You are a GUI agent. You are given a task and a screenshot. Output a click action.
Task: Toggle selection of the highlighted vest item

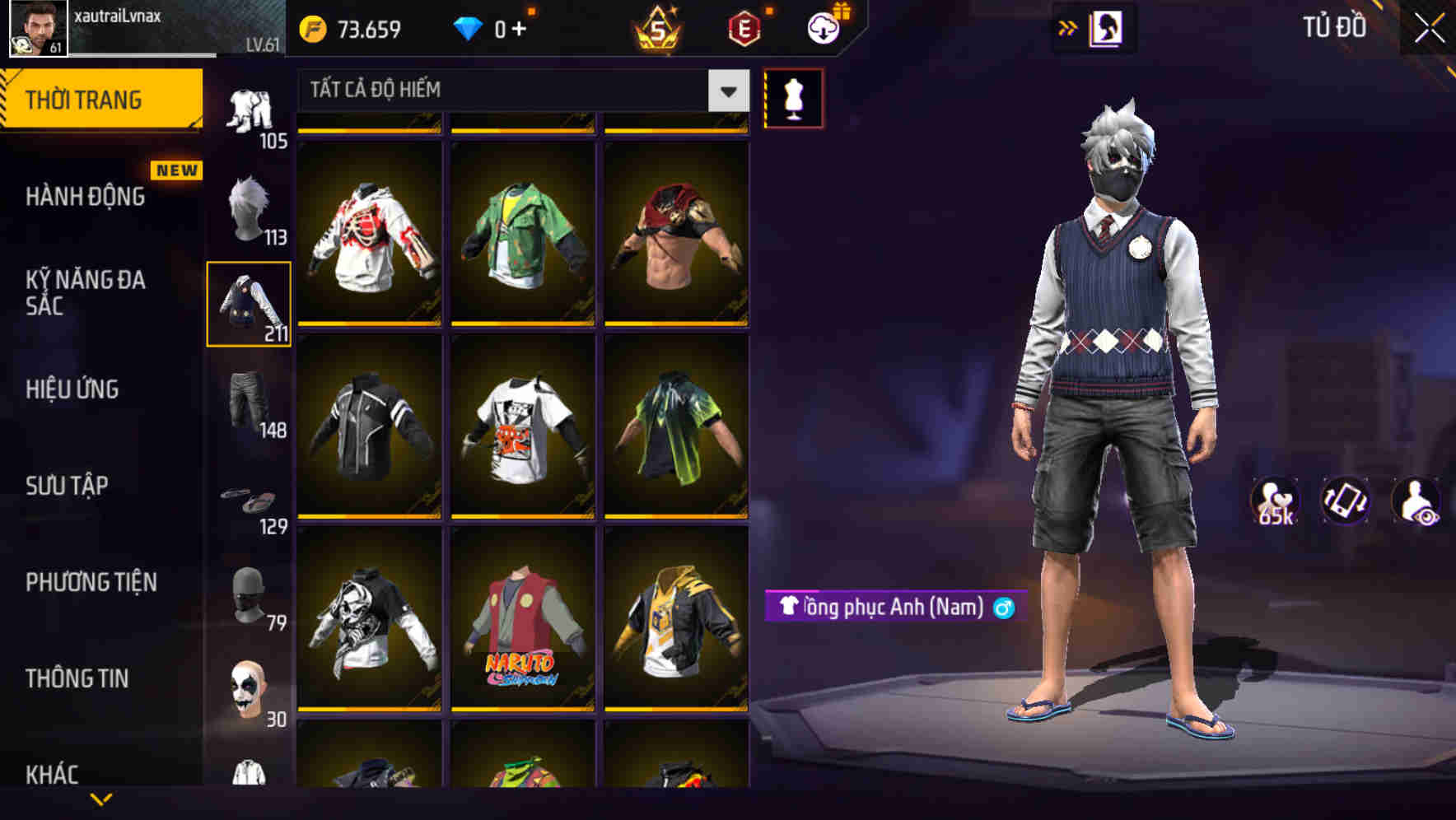pyautogui.click(x=248, y=303)
